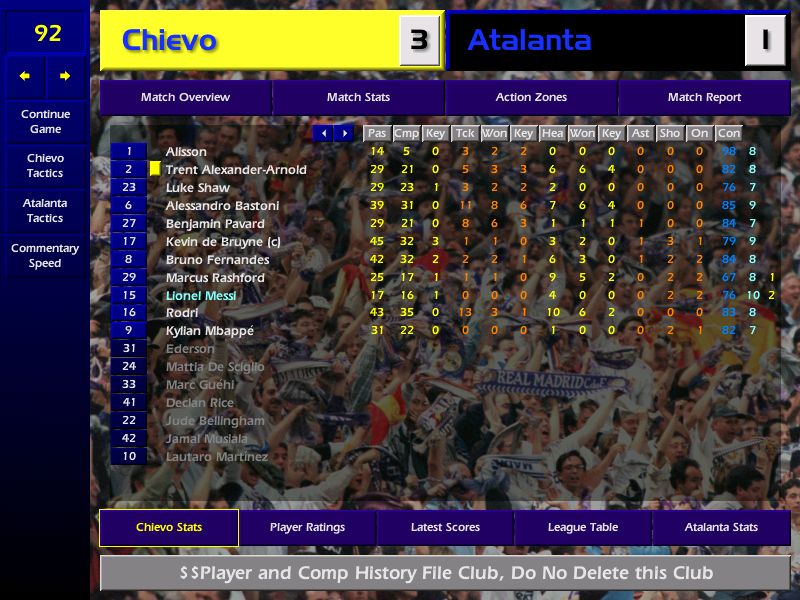Open Chievo Tactics
Image resolution: width=800 pixels, height=600 pixels.
tap(45, 165)
